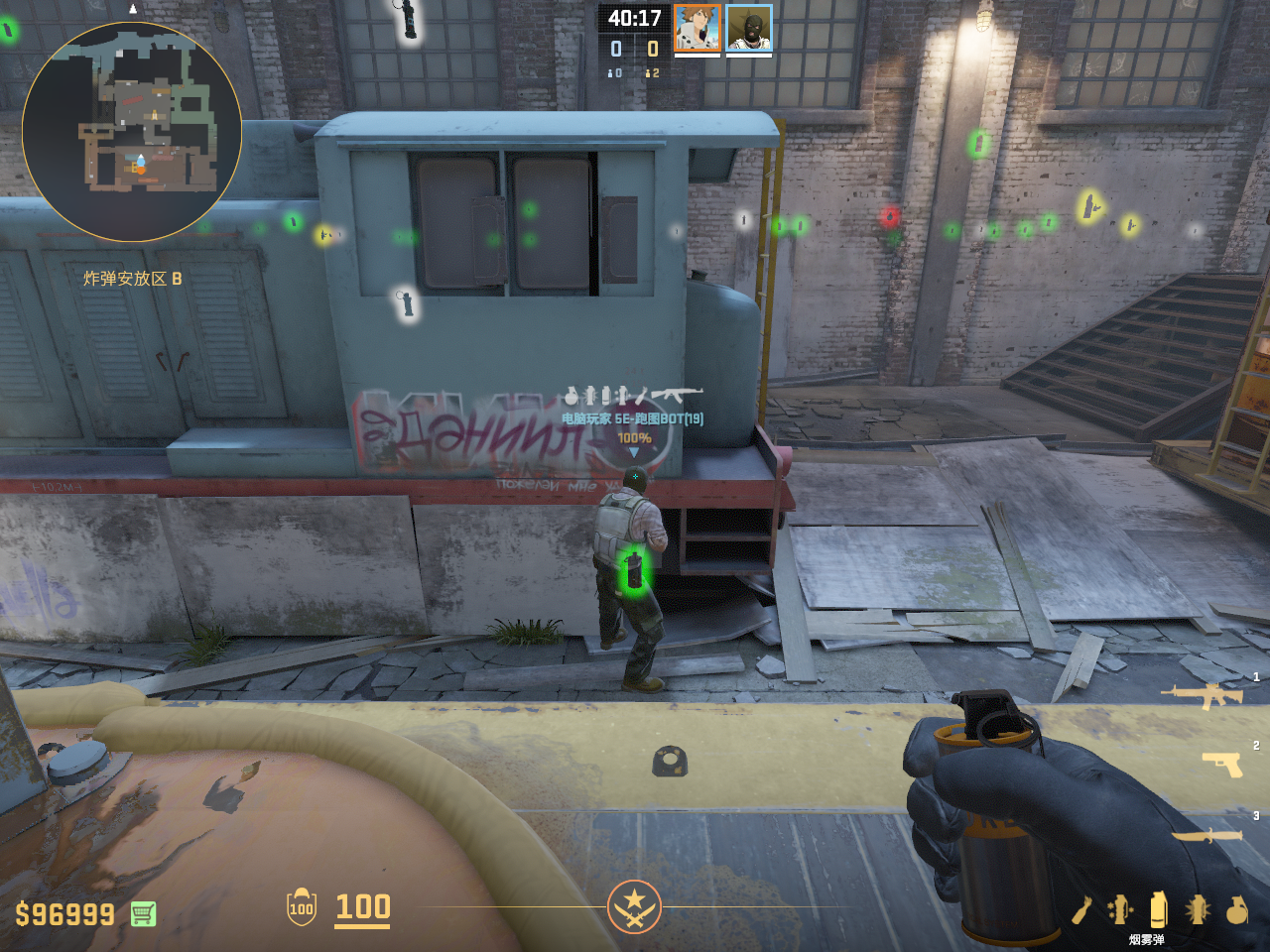The width and height of the screenshot is (1270, 952).
Task: Click the balaclava player avatar
Action: [749, 27]
